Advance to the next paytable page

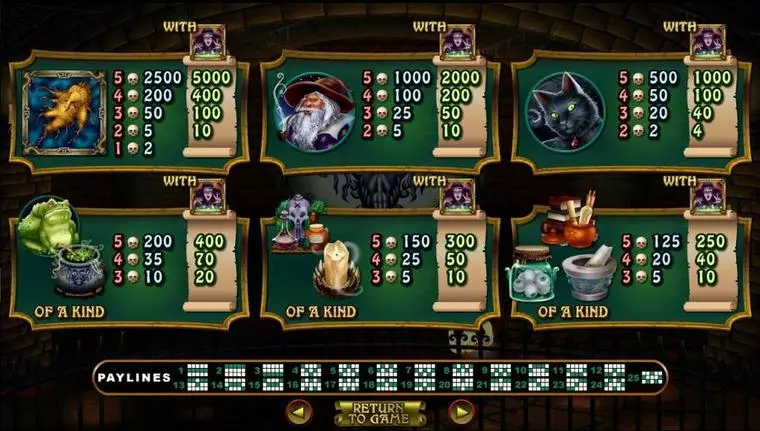[x=461, y=411]
